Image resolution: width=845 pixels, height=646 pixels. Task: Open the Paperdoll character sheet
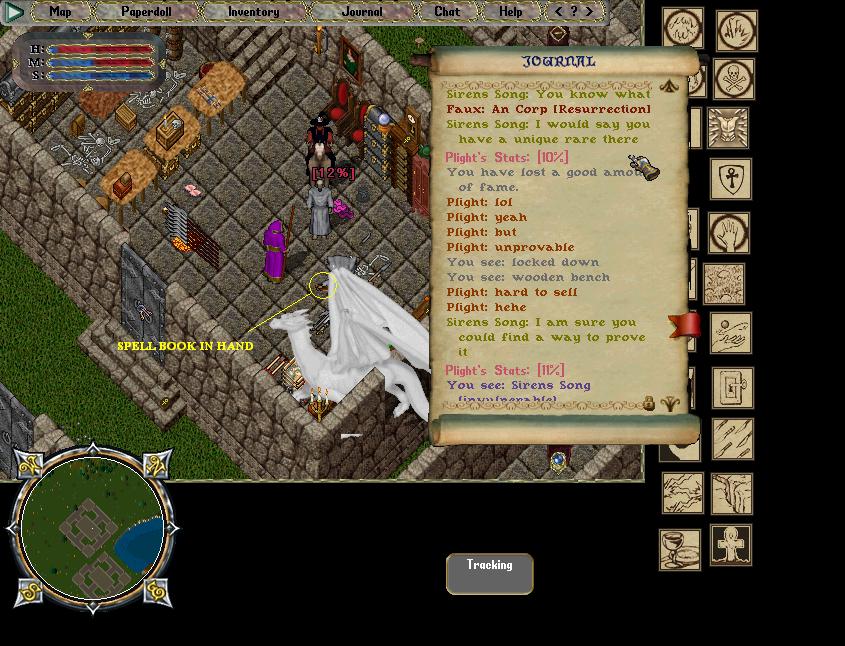click(146, 12)
